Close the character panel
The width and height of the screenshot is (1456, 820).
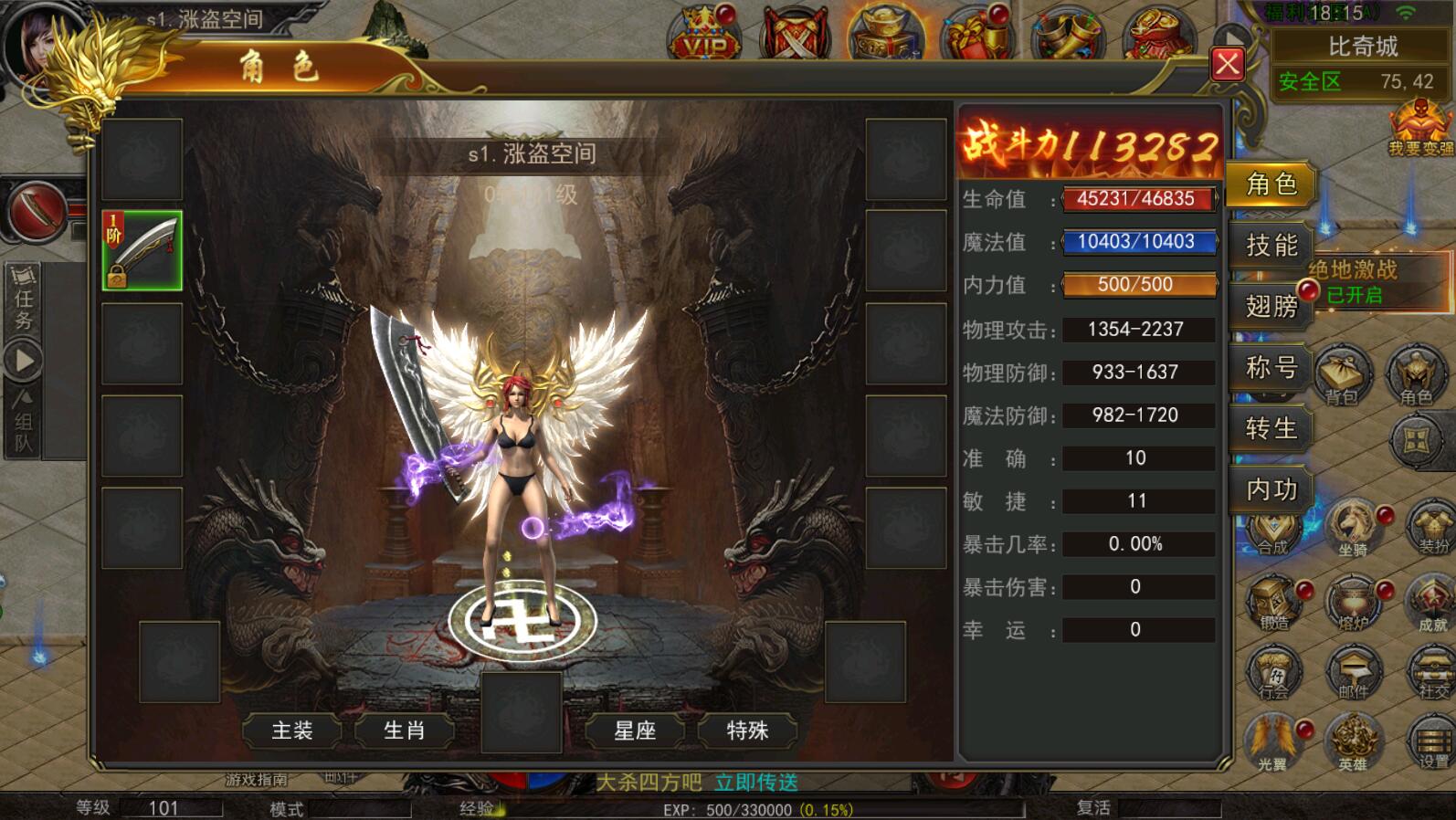coord(1227,64)
